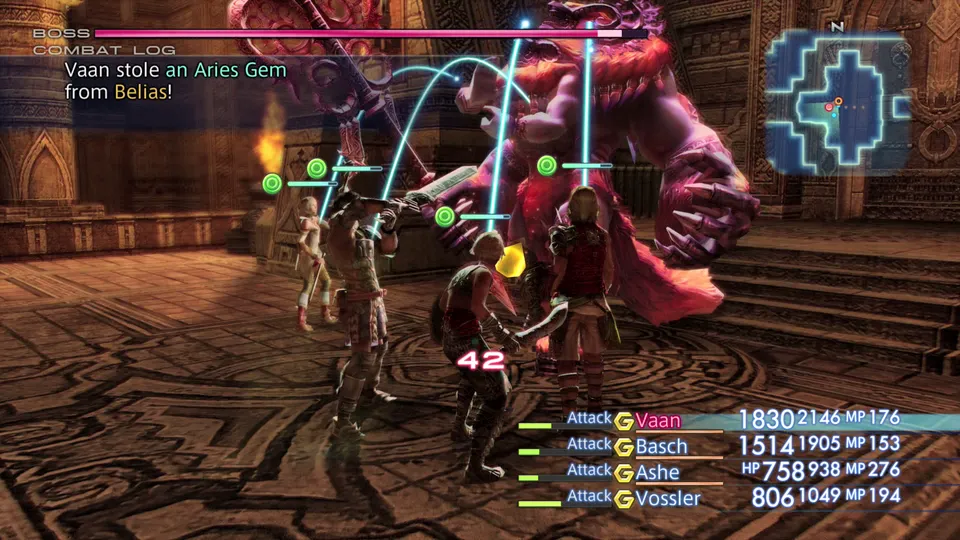
Task: Select Vossler's party entry
Action: (667, 498)
